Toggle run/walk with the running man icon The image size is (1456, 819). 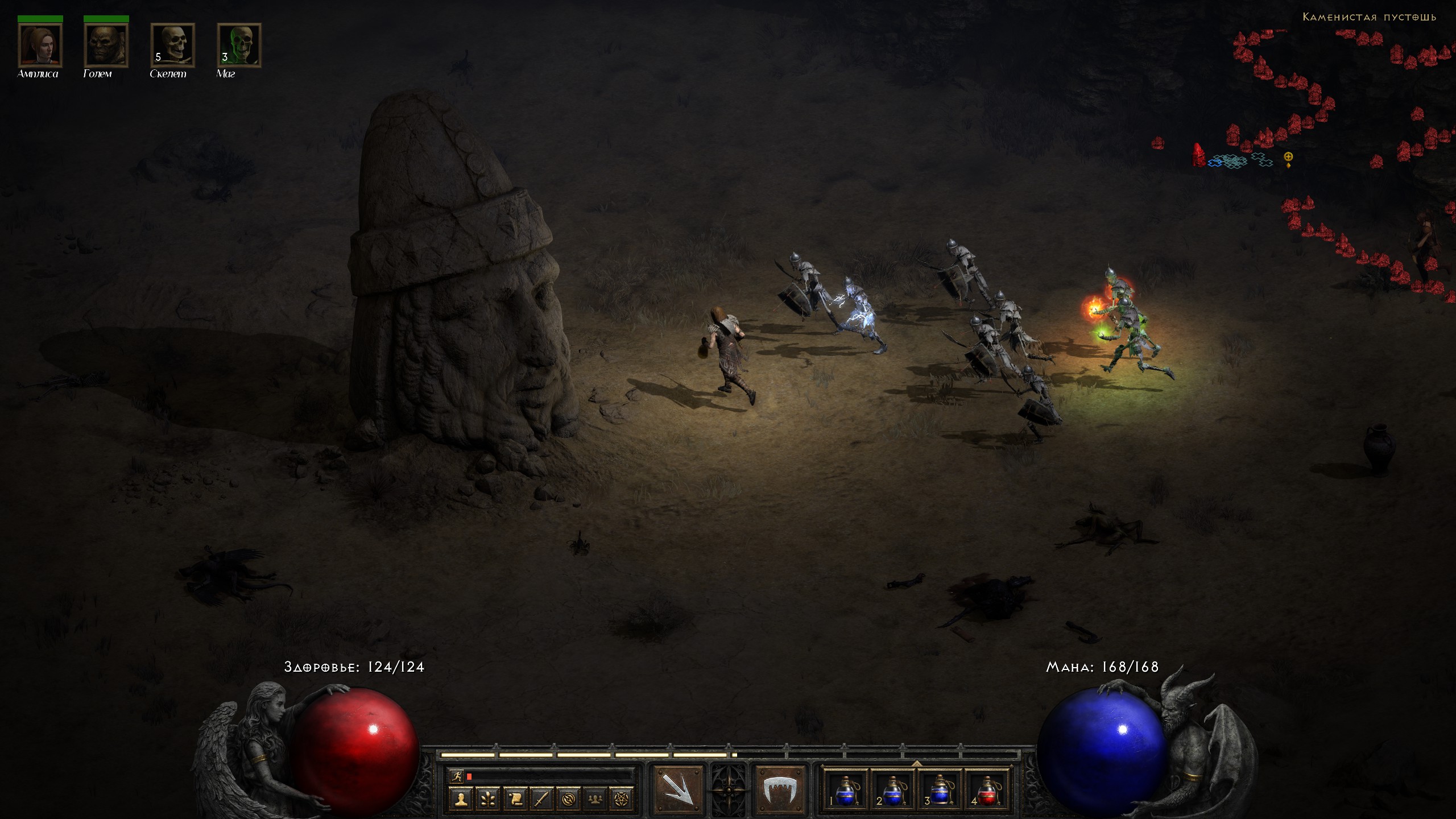point(456,776)
